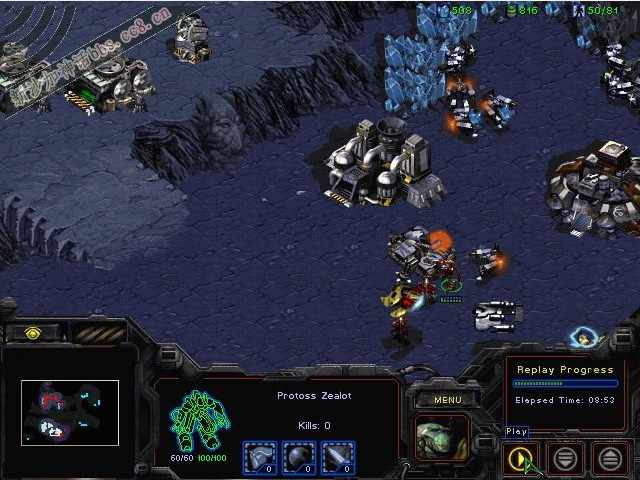640x480 pixels.
Task: Toggle the eye vision button above minimap
Action: (33, 332)
